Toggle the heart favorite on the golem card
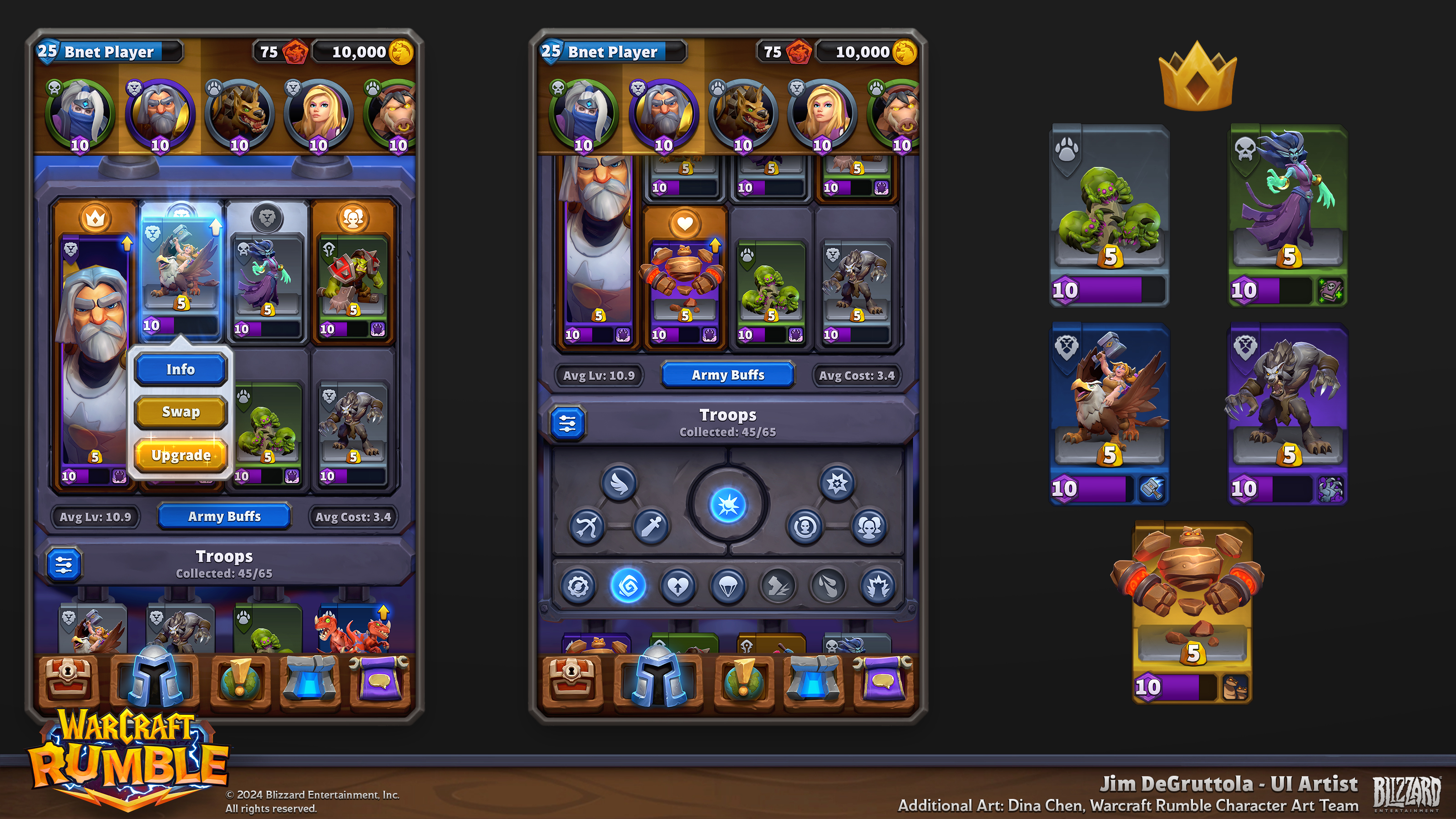This screenshot has height=819, width=1456. tap(684, 223)
